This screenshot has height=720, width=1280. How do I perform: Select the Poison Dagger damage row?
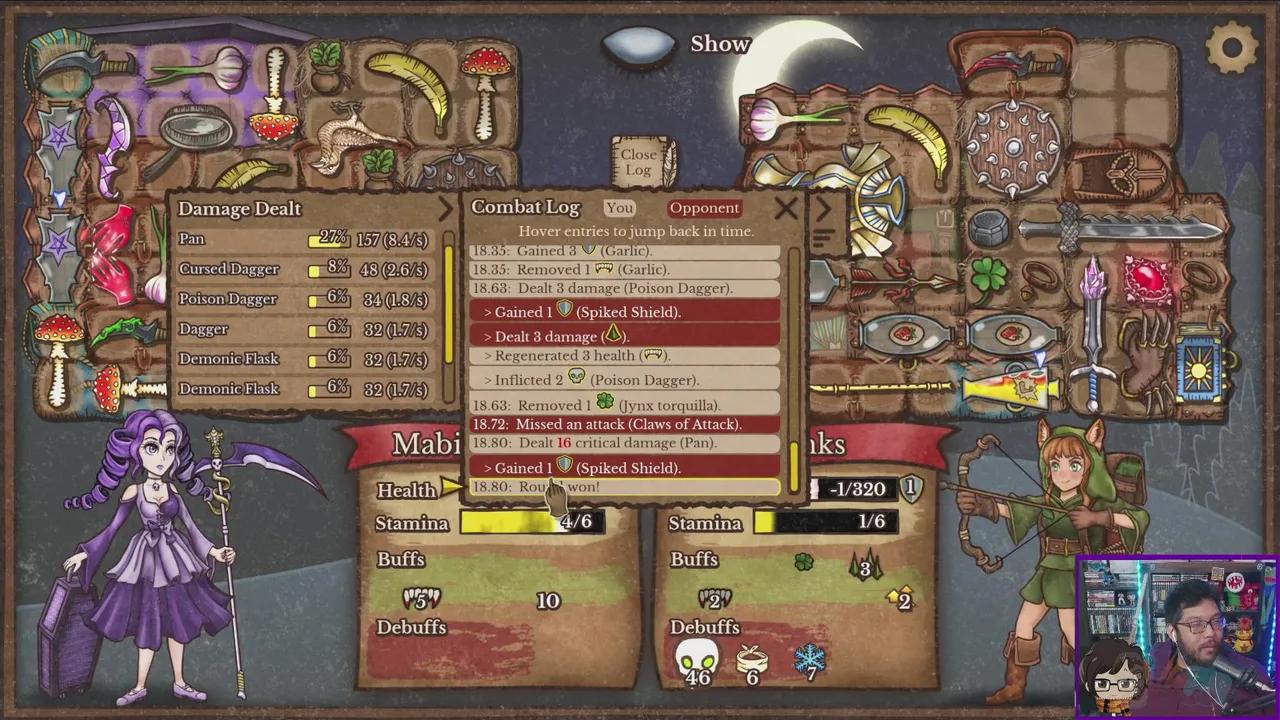pos(303,299)
